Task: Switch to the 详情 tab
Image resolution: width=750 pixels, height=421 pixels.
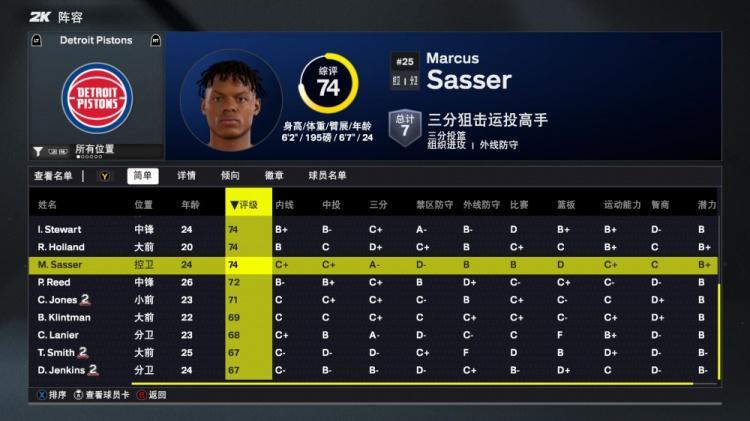Action: 186,176
